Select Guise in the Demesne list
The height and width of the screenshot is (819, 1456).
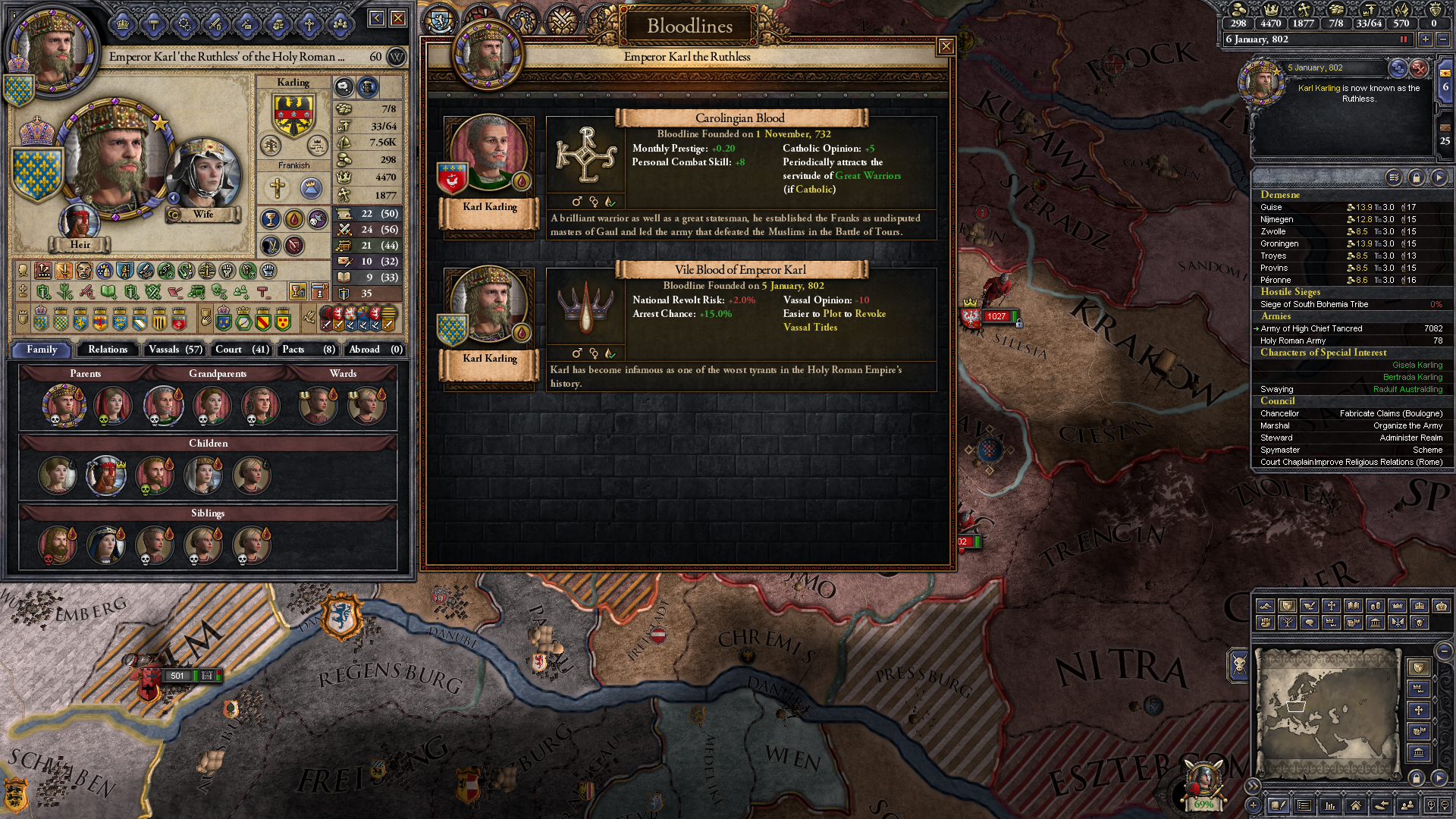click(x=1272, y=207)
